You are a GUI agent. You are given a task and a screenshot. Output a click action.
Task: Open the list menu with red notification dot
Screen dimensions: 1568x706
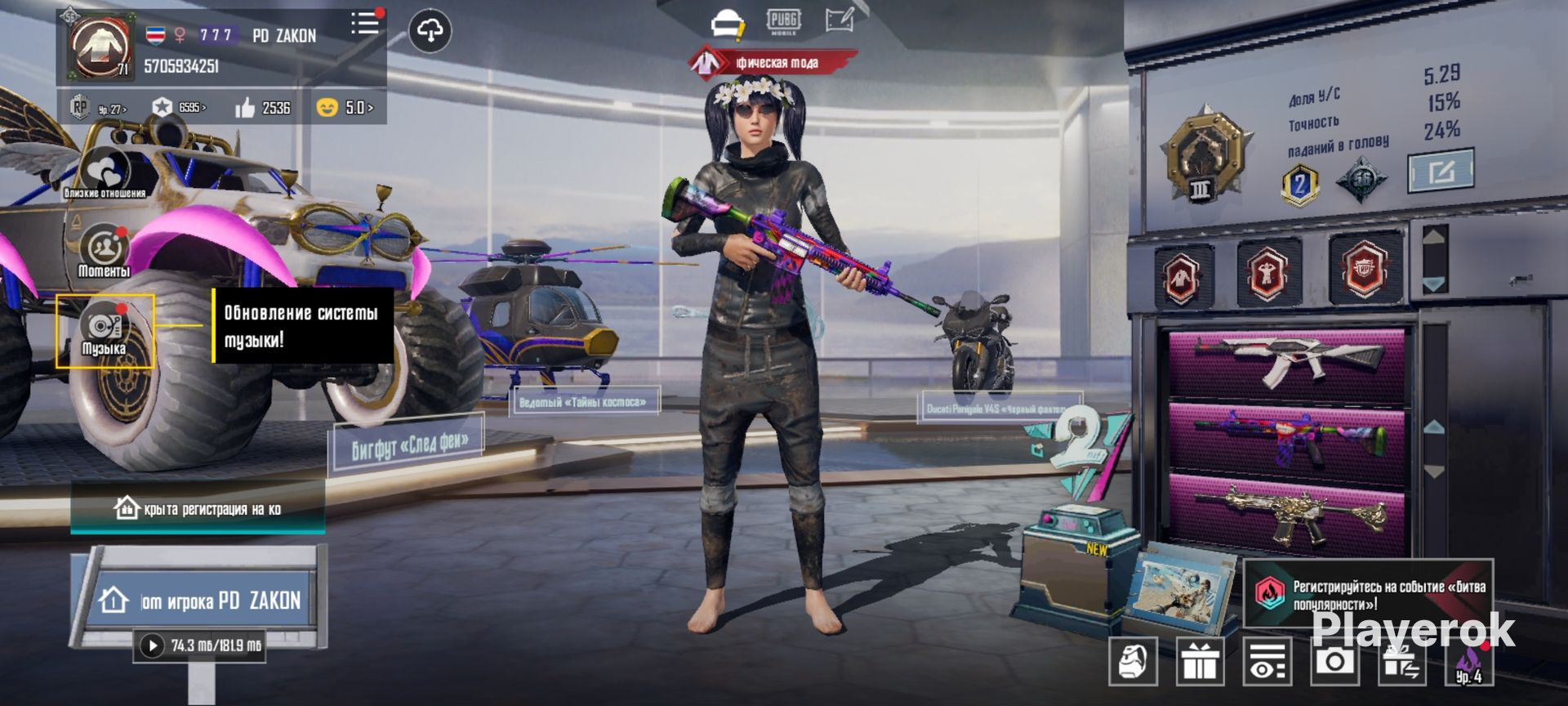(365, 24)
